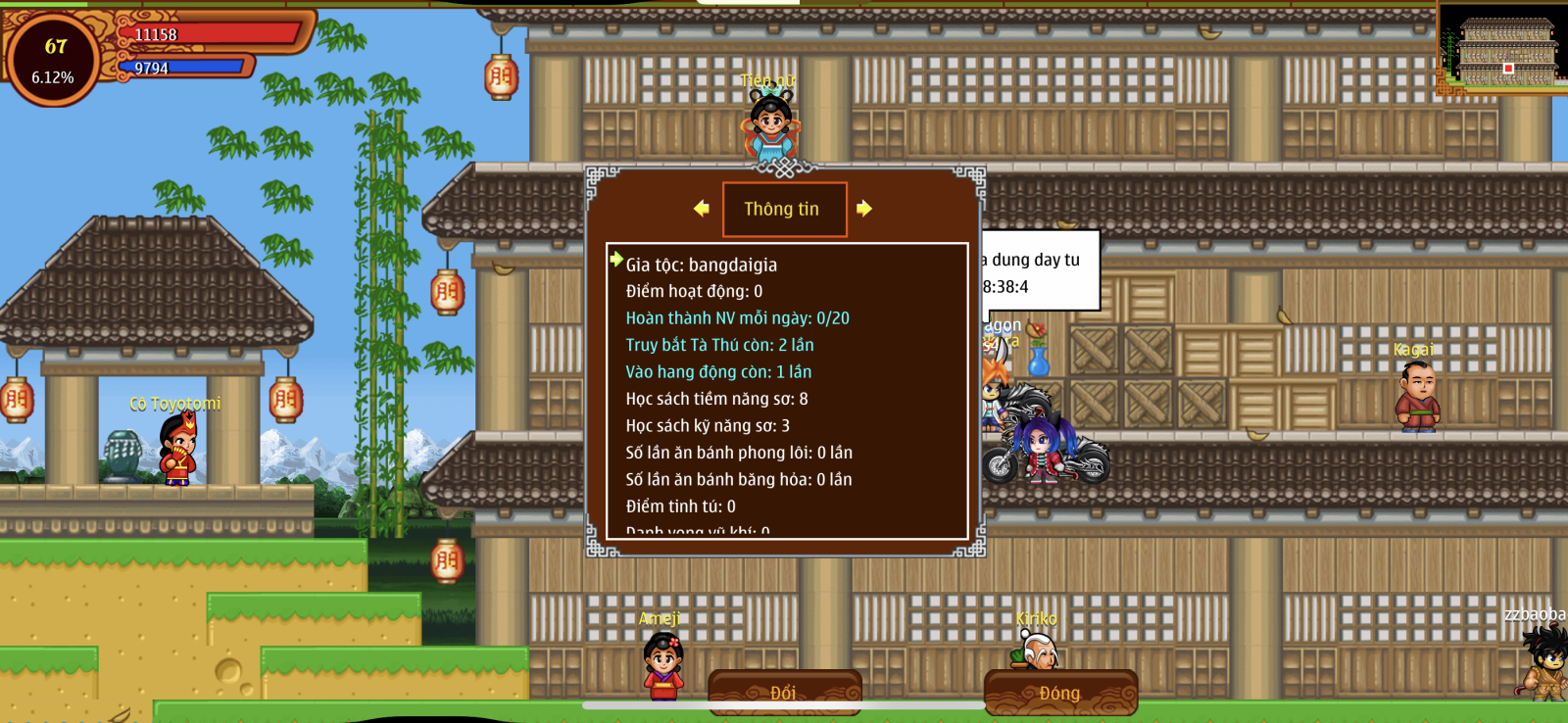Choose the bánh băng hỏa count row
Screen dimensions: 1568x723
pyautogui.click(x=739, y=479)
